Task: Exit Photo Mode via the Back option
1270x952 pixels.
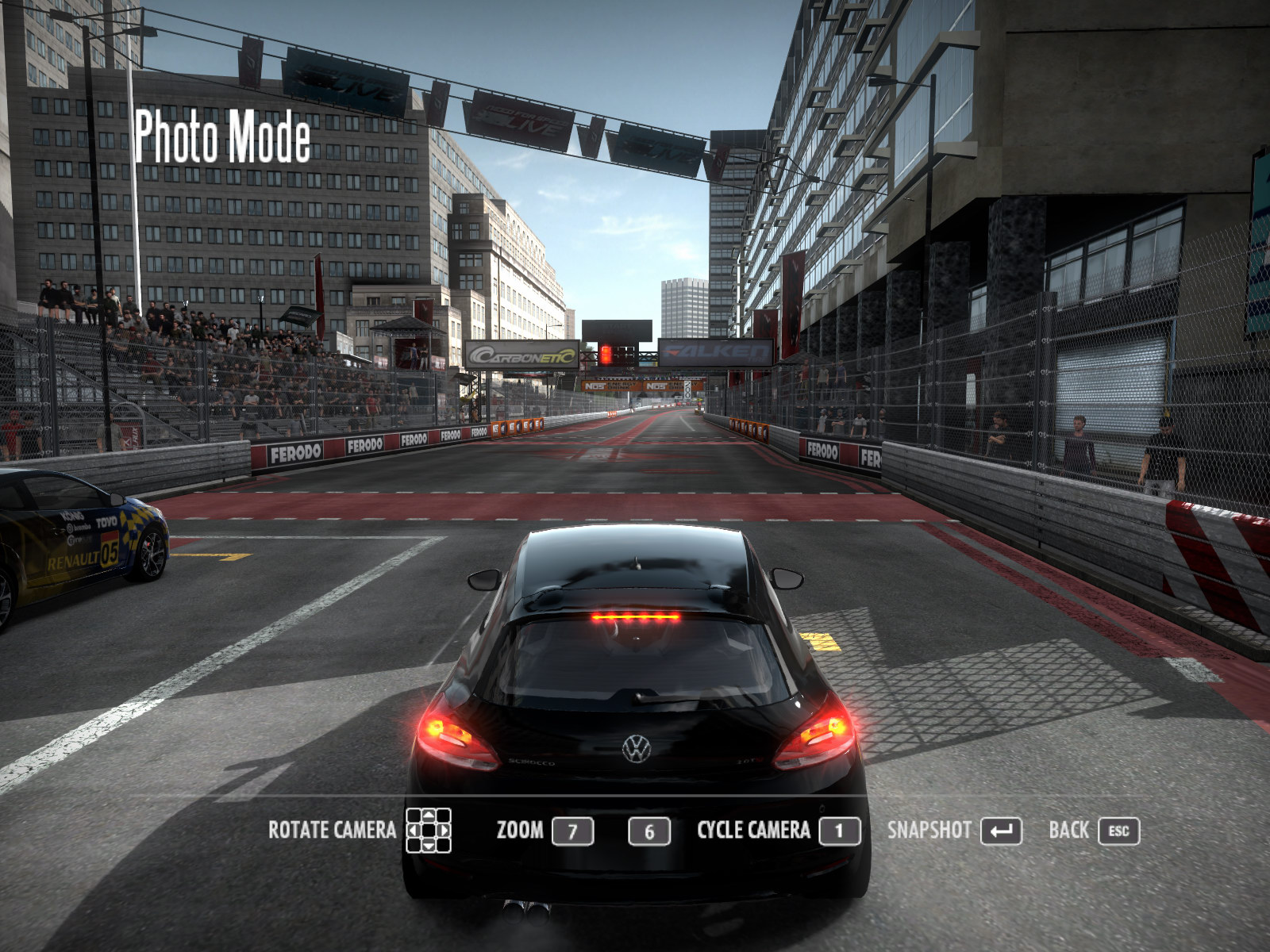Action: click(x=1092, y=831)
